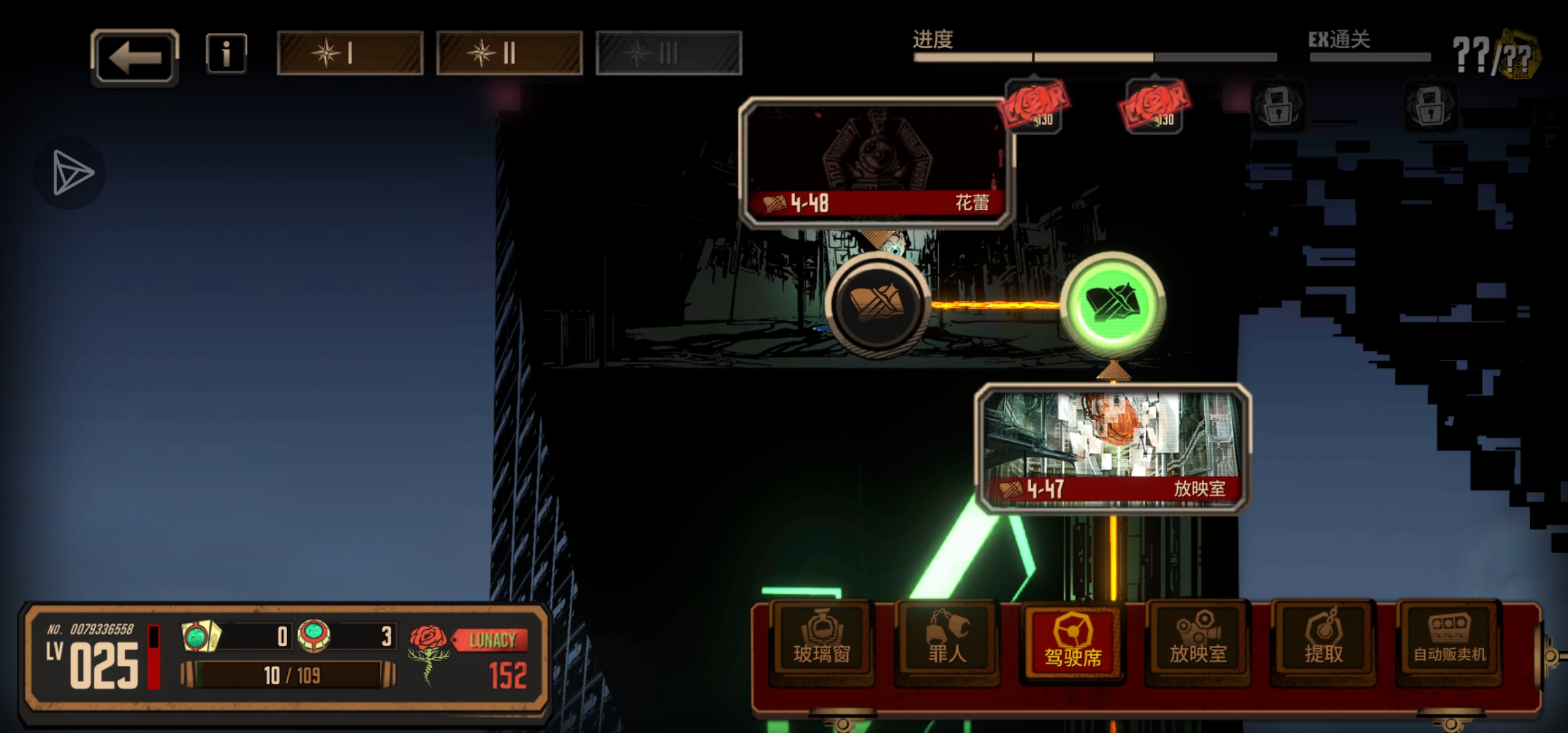Go back with the arrow button

click(134, 57)
